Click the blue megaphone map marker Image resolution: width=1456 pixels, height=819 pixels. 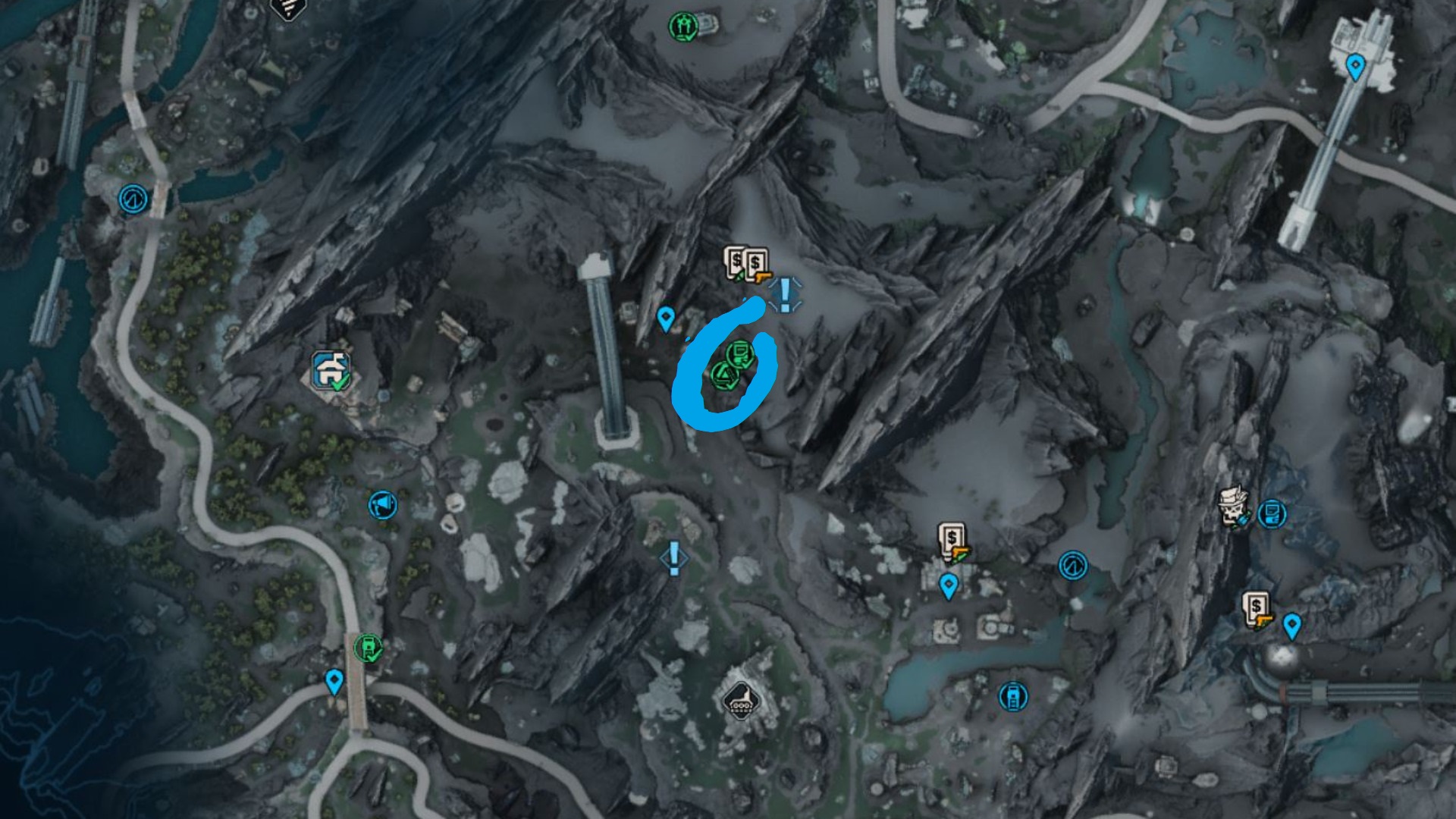pos(382,504)
